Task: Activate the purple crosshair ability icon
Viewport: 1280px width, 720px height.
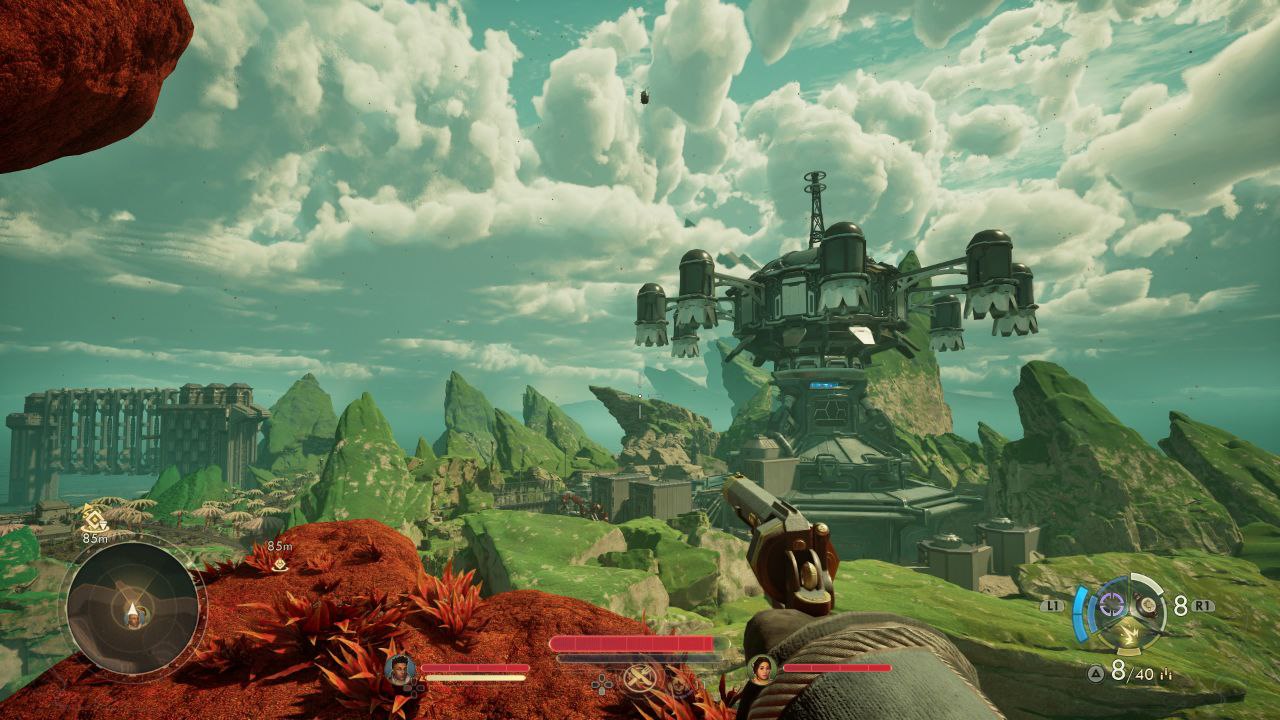Action: 1112,606
